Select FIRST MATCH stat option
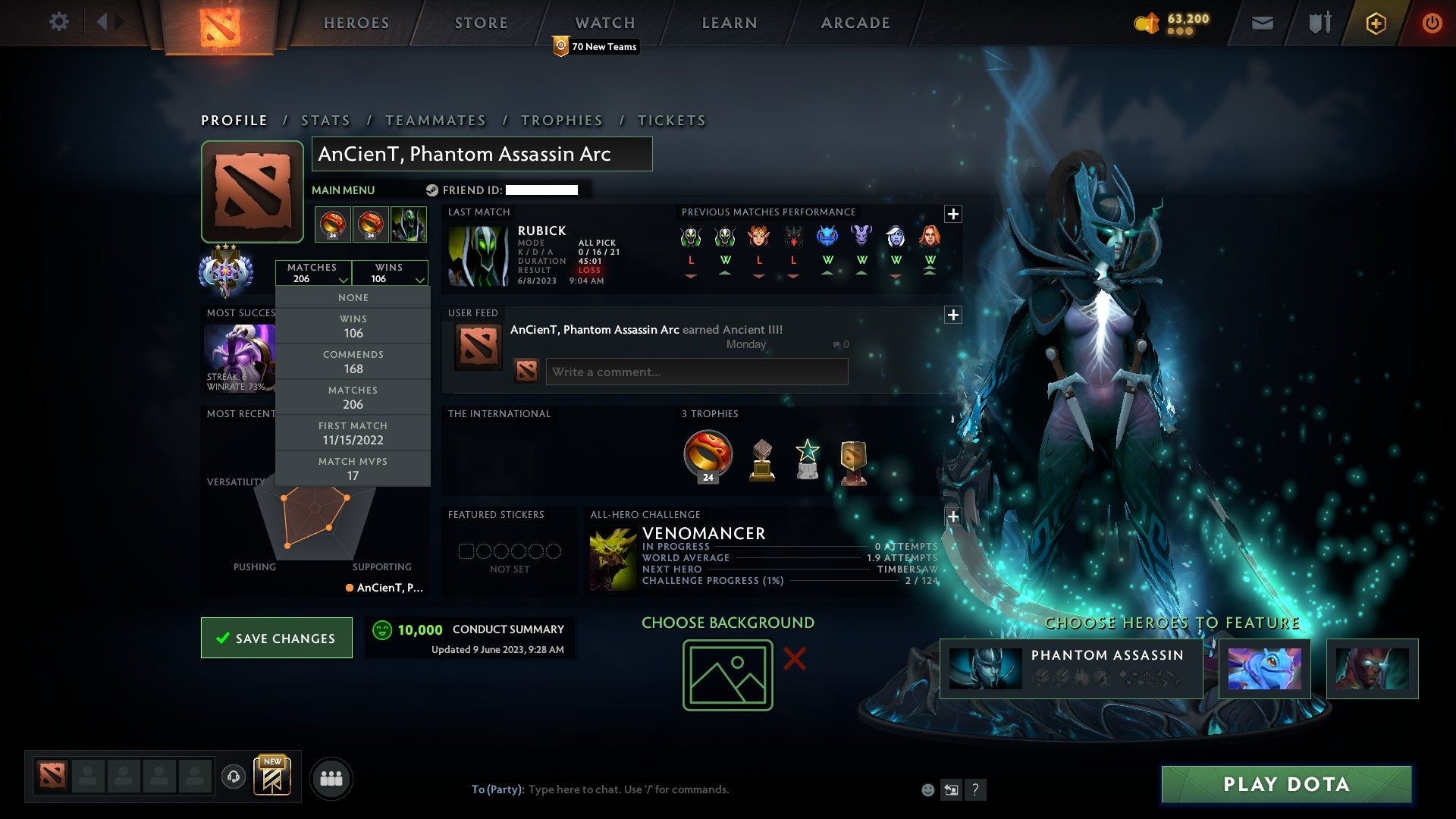This screenshot has height=819, width=1456. [353, 433]
